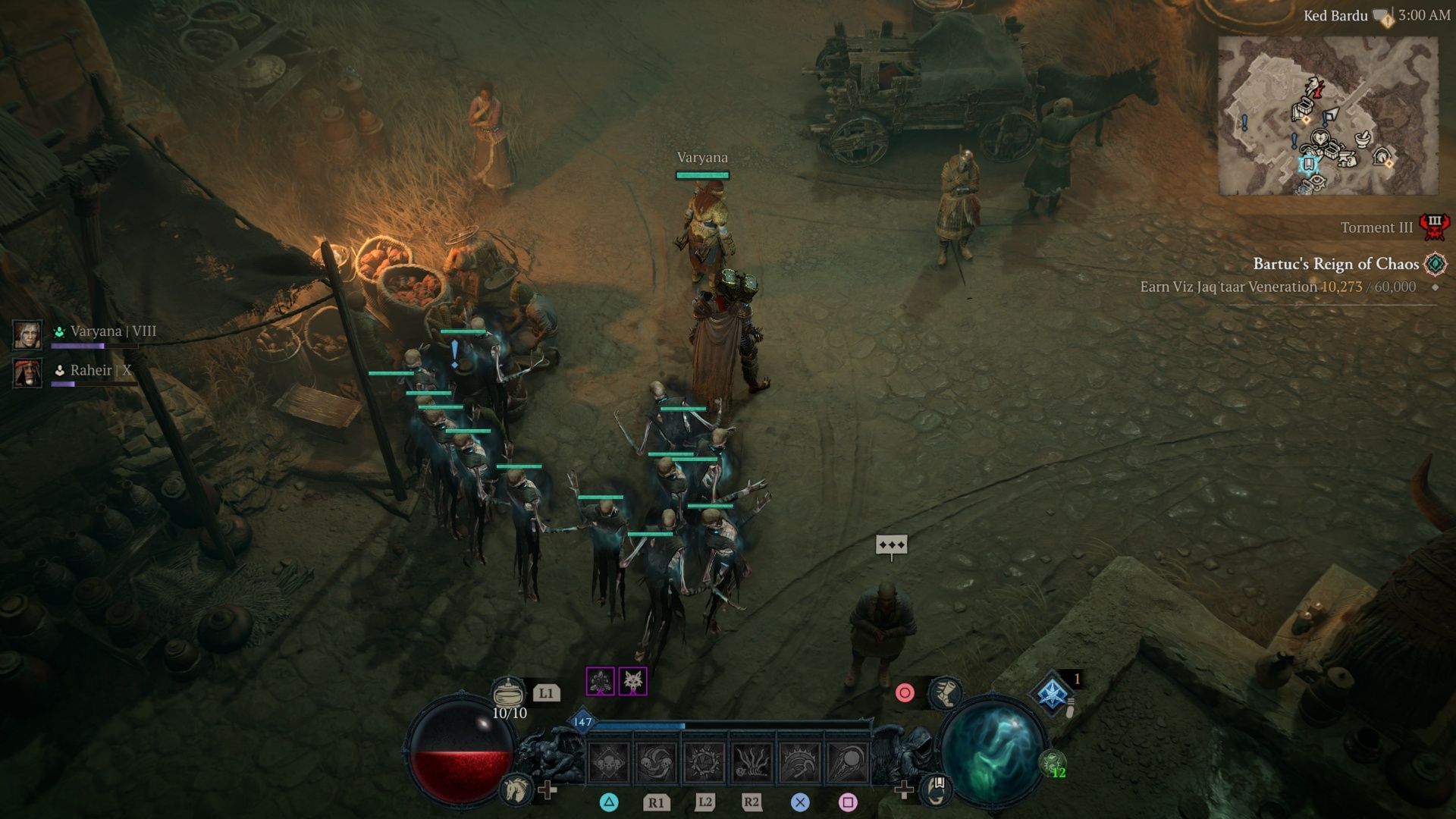Screen dimensions: 1456x819
Task: Open the blue star emblem icon
Action: (1053, 694)
